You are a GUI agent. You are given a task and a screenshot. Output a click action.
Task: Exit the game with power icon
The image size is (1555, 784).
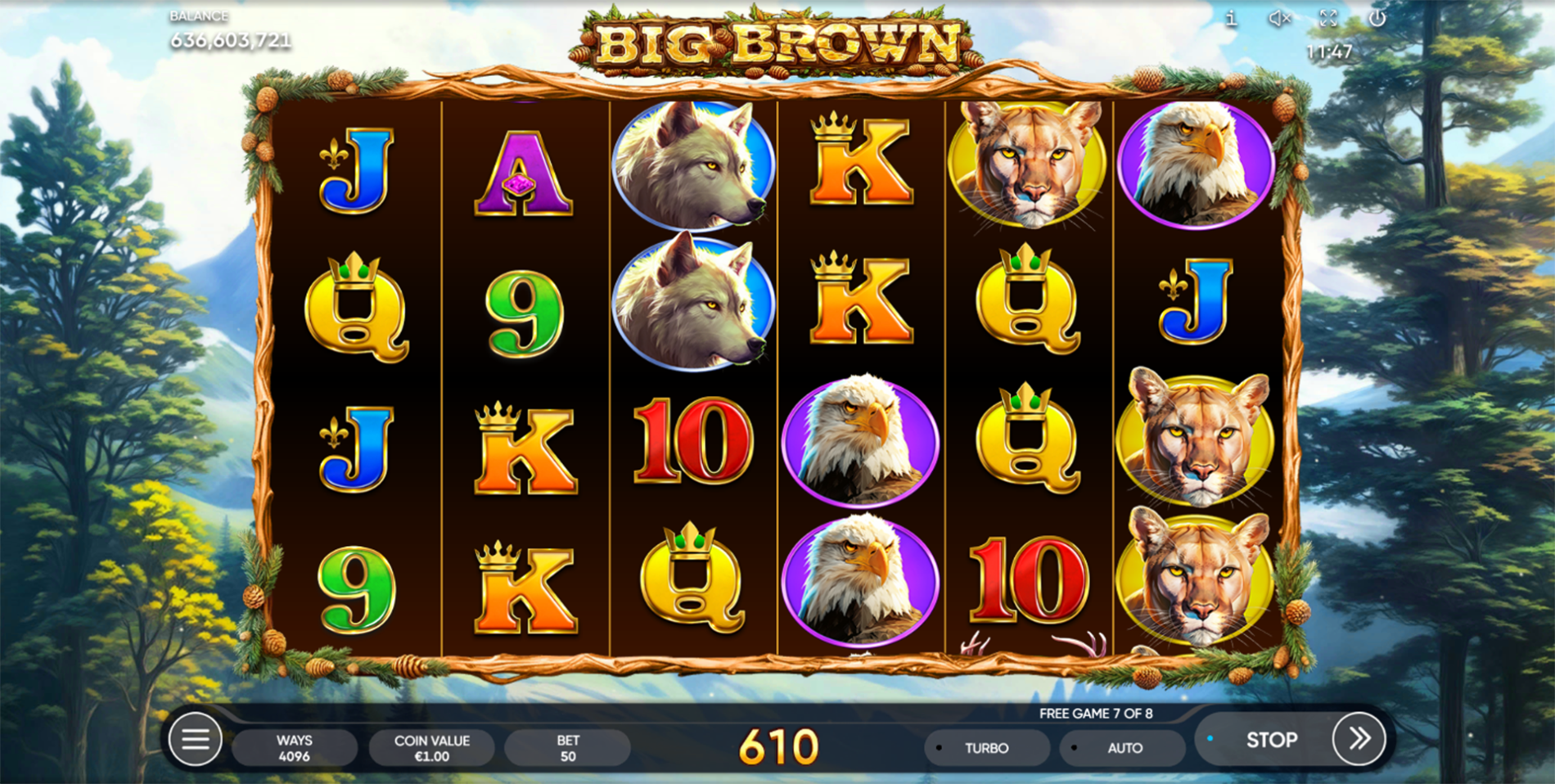(x=1377, y=19)
